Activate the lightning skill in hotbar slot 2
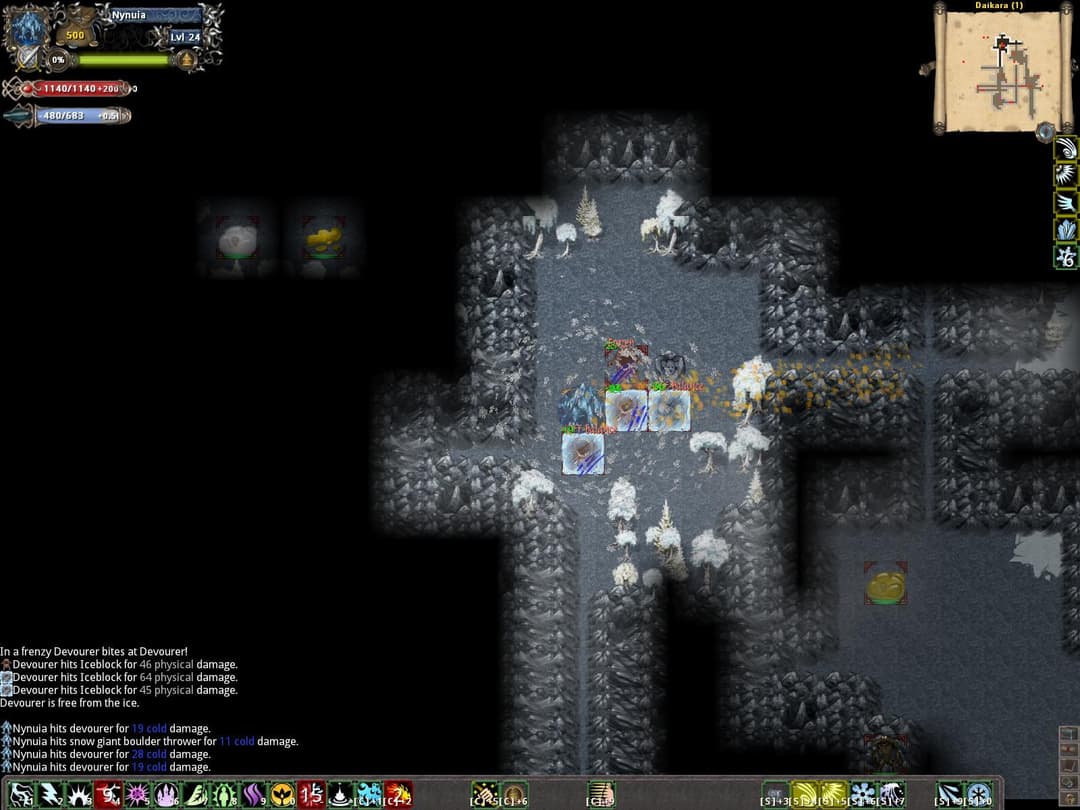 (50, 795)
